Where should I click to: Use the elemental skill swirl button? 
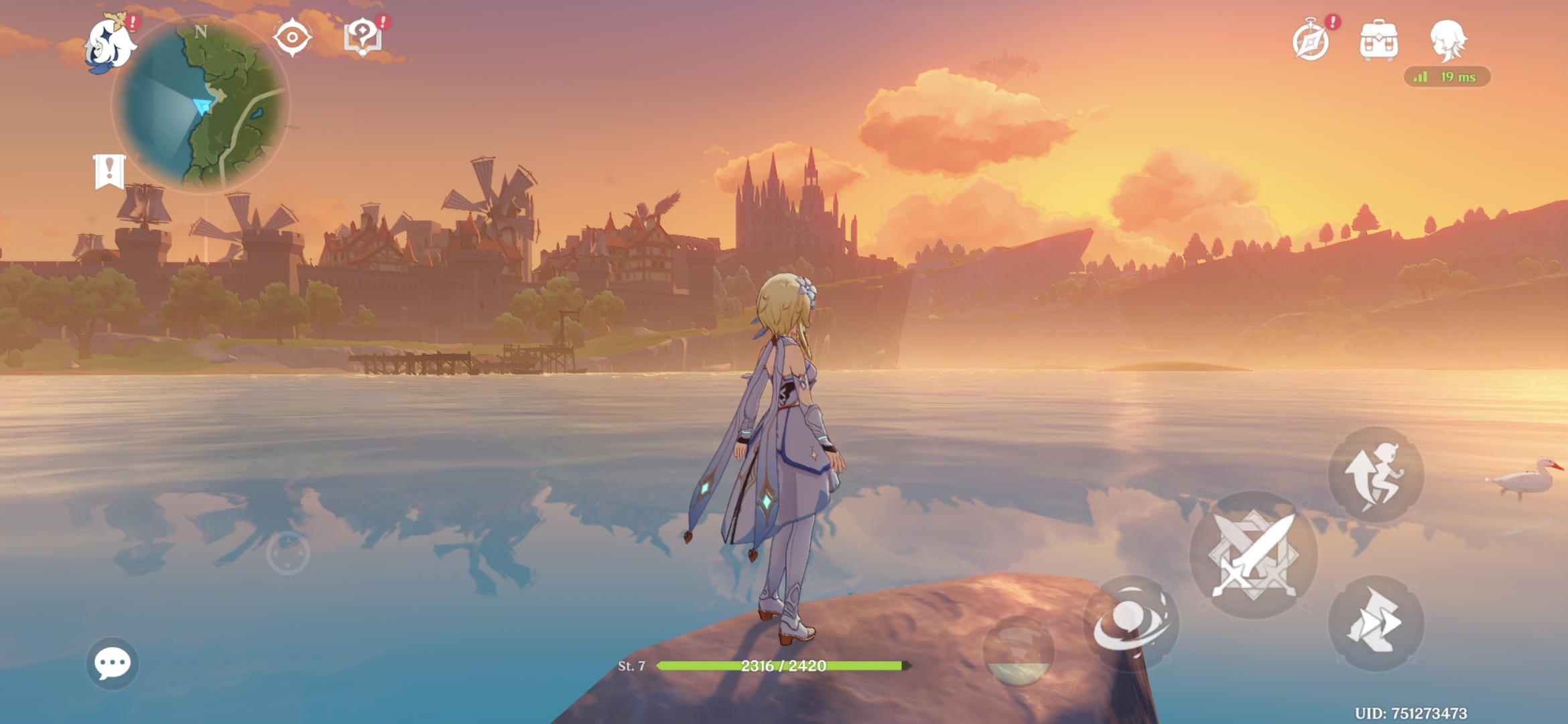(x=1130, y=622)
